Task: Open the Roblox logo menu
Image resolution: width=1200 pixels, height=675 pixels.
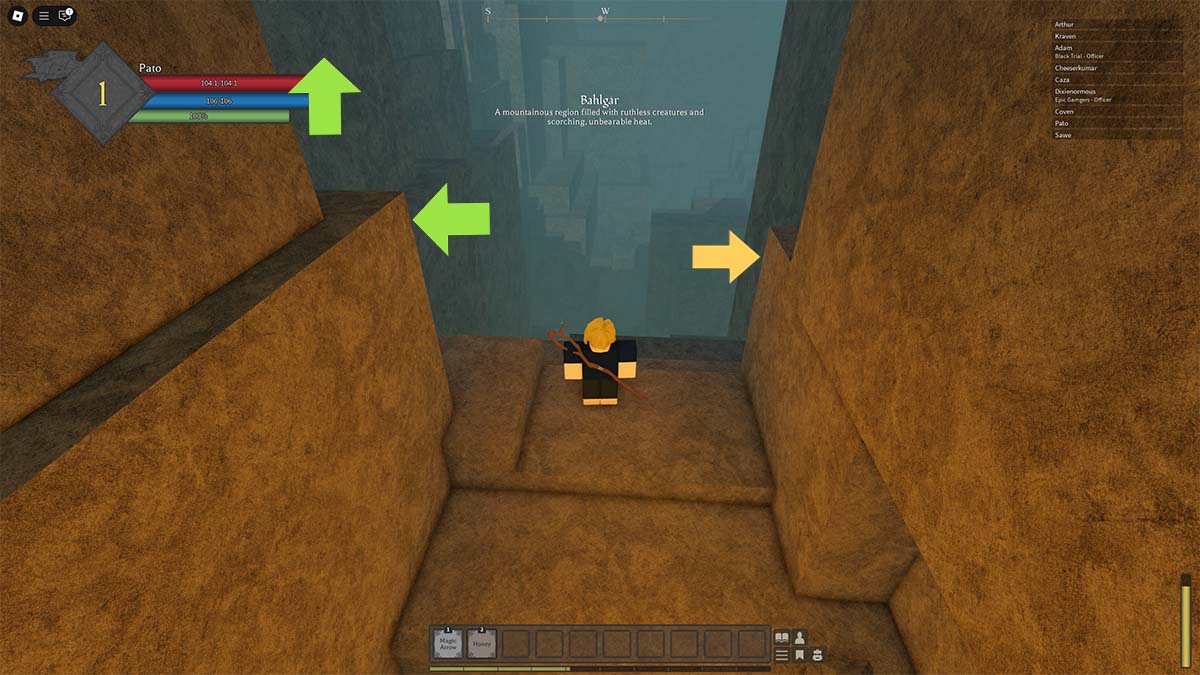Action: pos(17,16)
